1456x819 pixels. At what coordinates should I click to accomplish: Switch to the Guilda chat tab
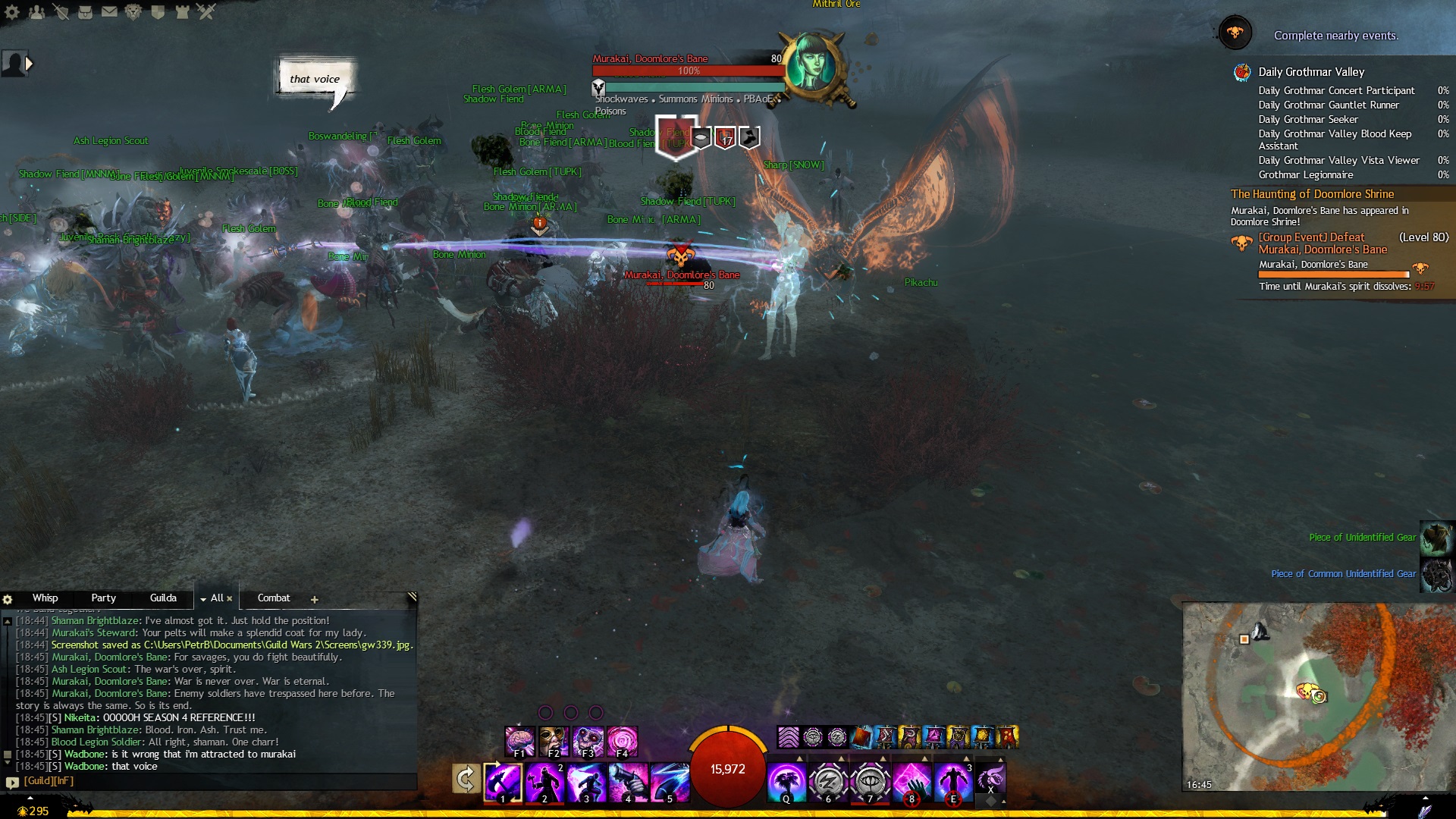pyautogui.click(x=163, y=598)
